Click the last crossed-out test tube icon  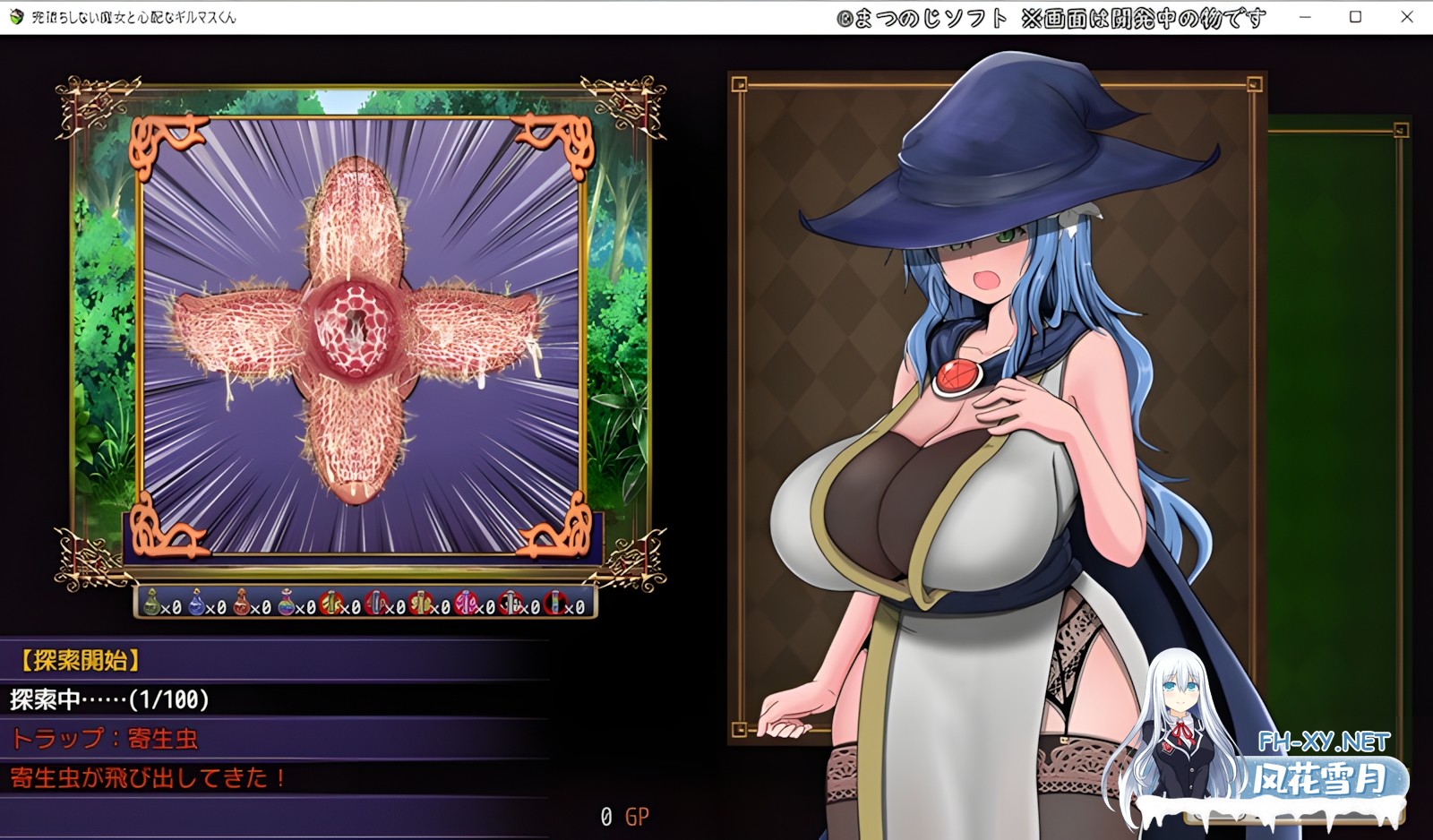(x=553, y=603)
